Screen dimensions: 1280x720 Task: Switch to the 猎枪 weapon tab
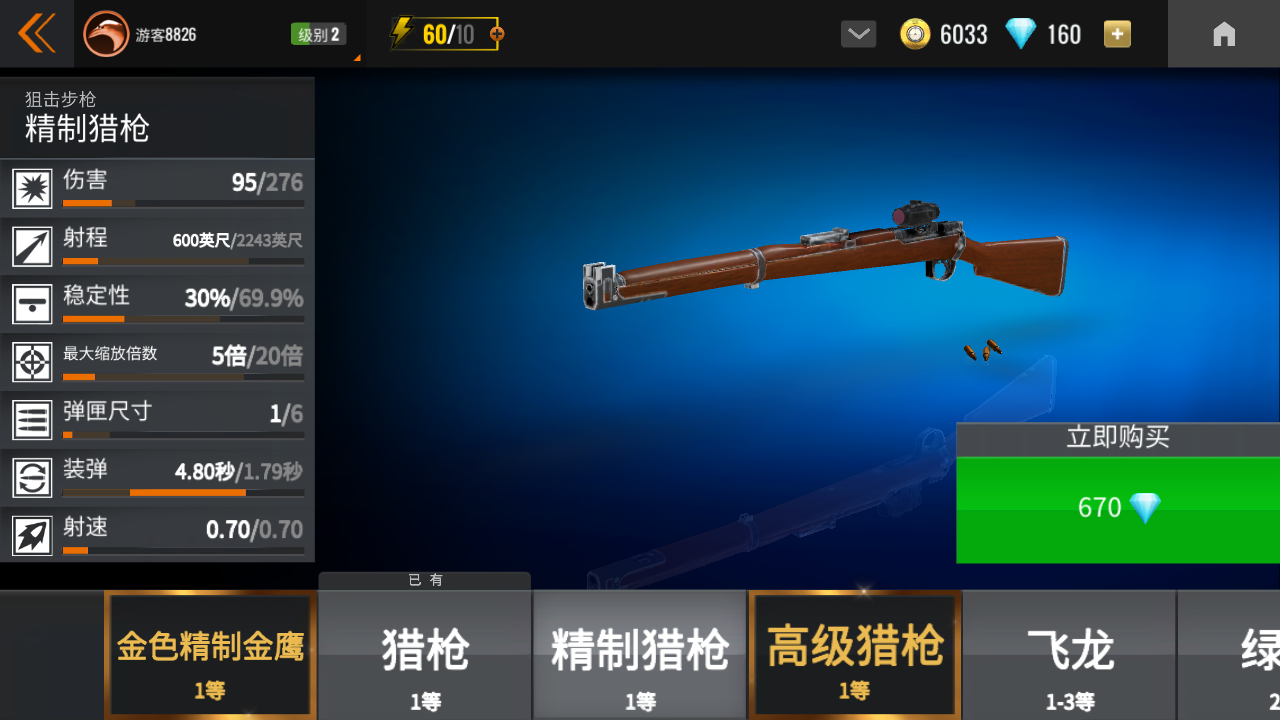424,655
